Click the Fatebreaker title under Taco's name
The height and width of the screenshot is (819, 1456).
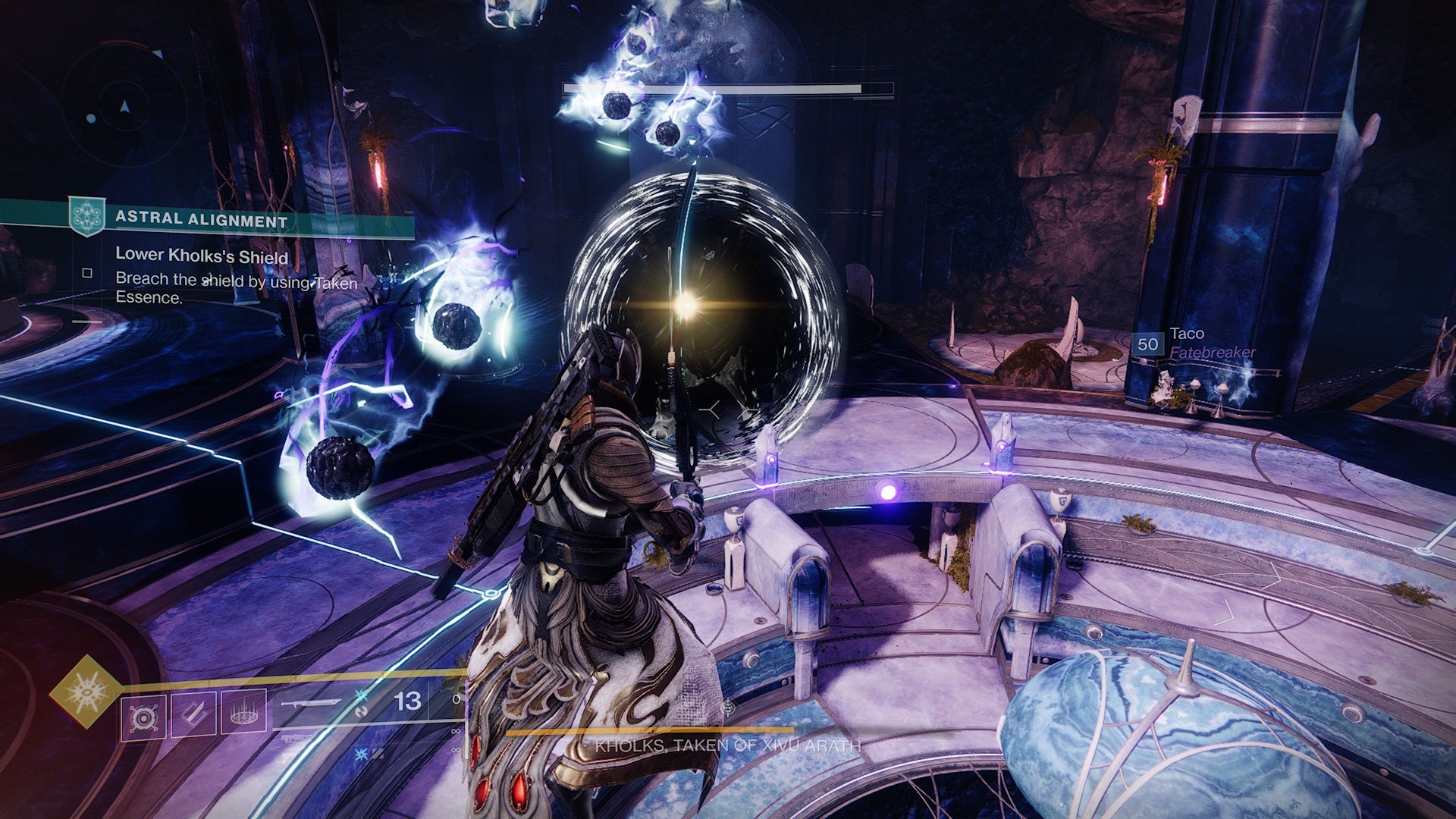(1212, 352)
